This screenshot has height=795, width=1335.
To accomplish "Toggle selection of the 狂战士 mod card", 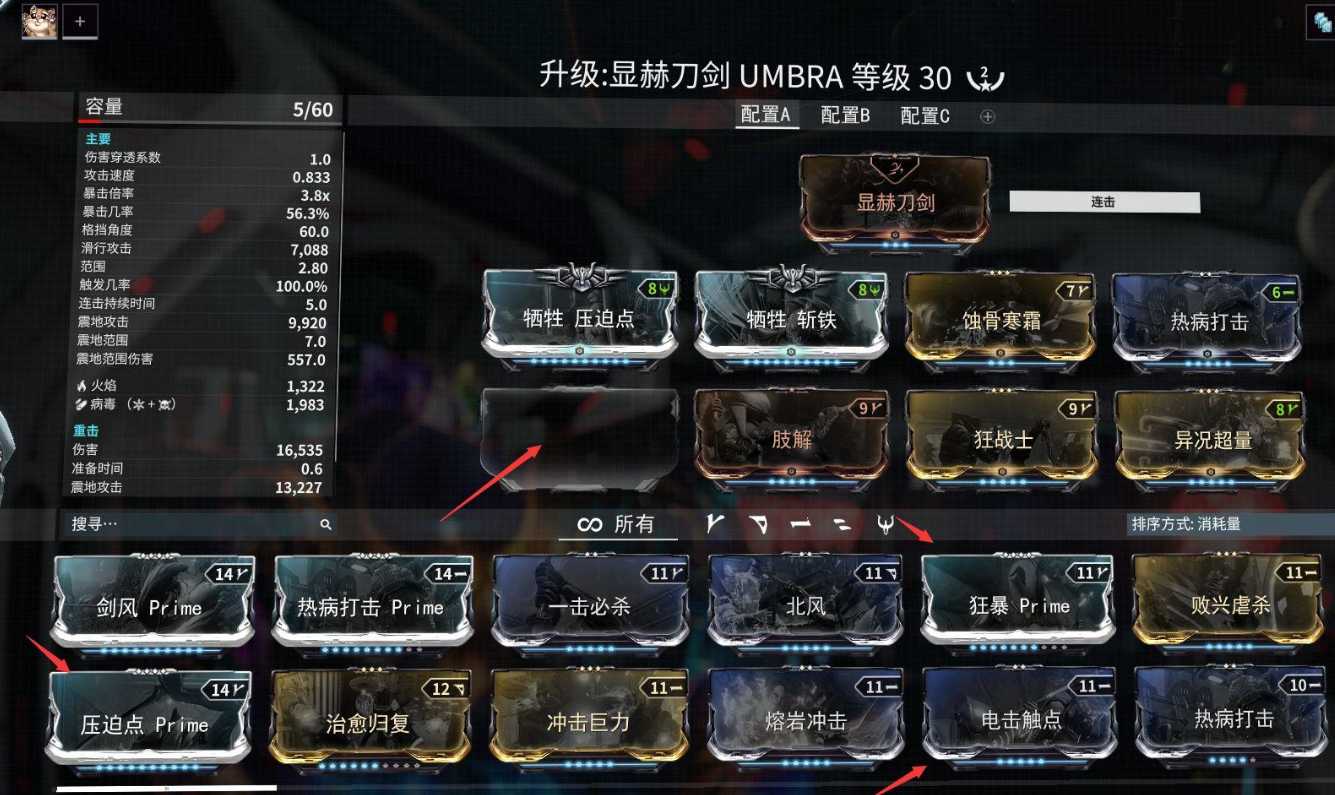I will pyautogui.click(x=1004, y=437).
